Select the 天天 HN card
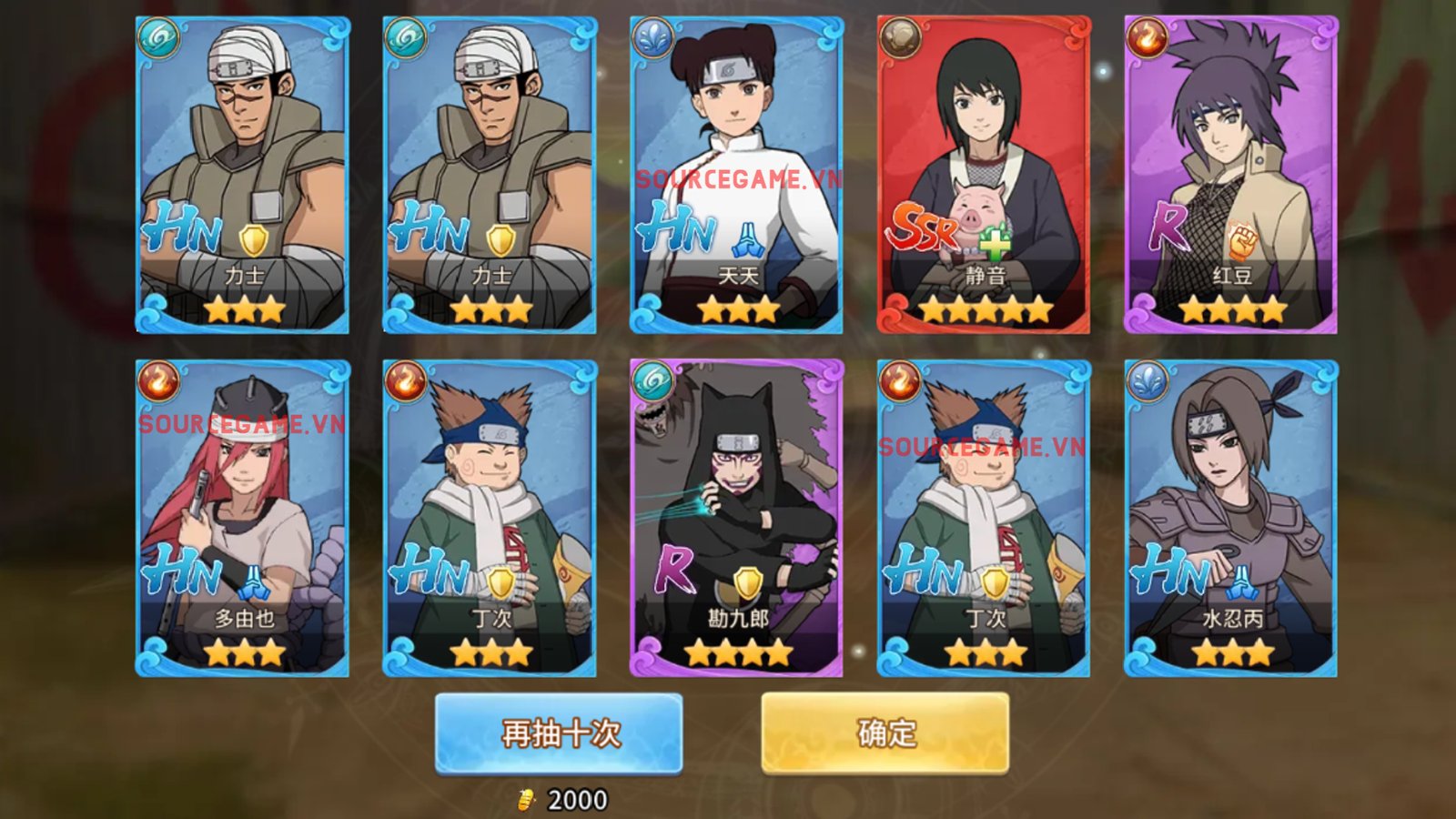Viewport: 1456px width, 819px height. pos(736,175)
